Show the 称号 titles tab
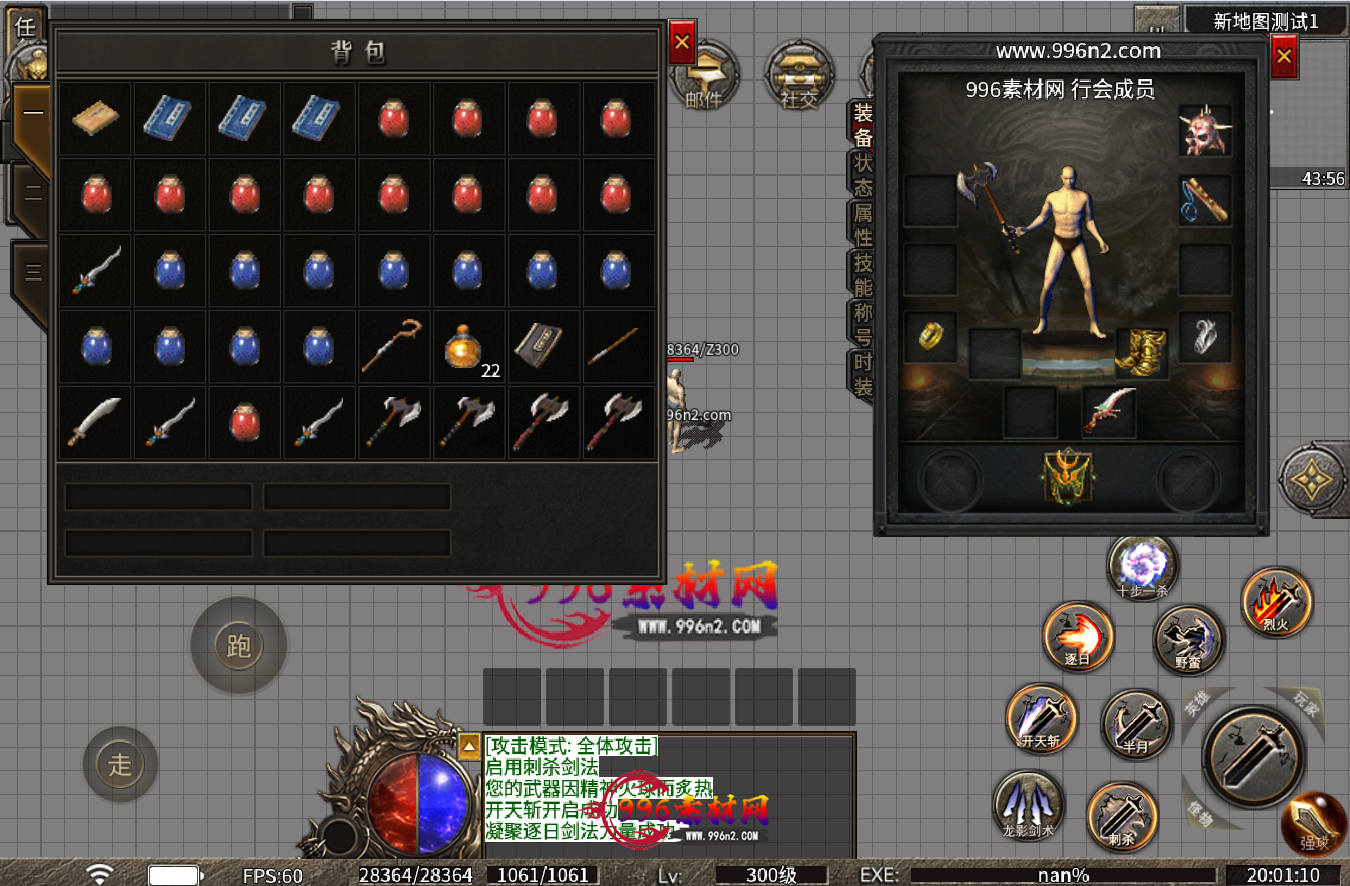This screenshot has width=1350, height=886. 862,325
